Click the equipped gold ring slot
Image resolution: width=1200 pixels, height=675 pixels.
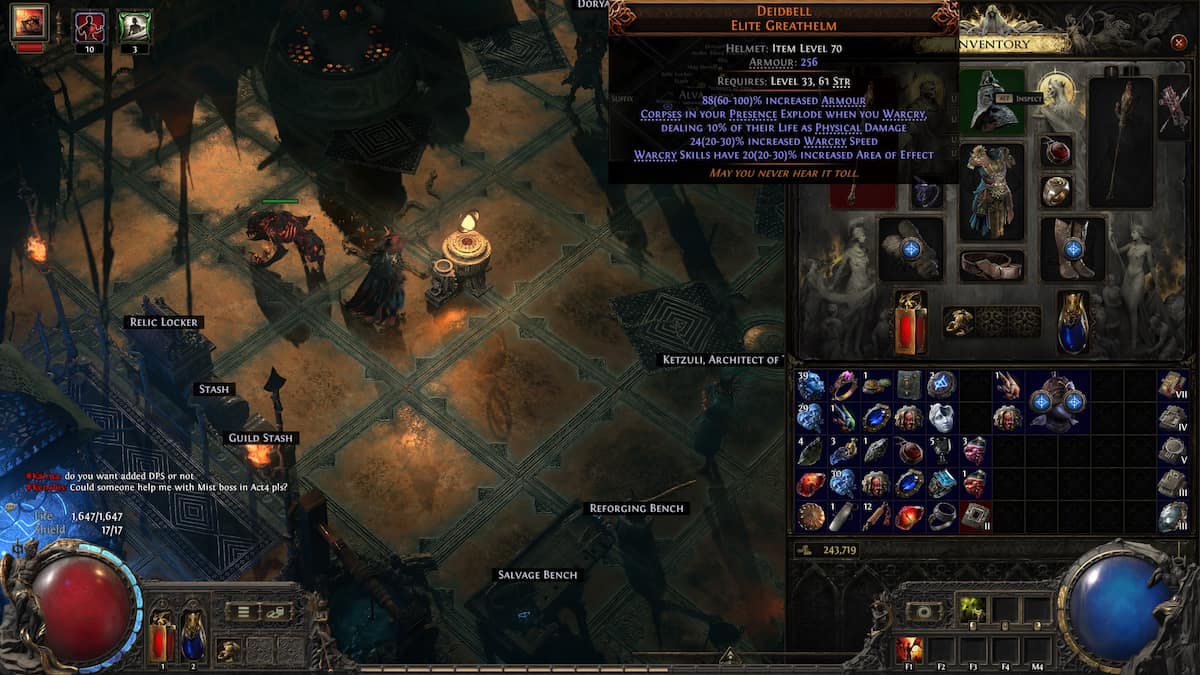[1056, 189]
